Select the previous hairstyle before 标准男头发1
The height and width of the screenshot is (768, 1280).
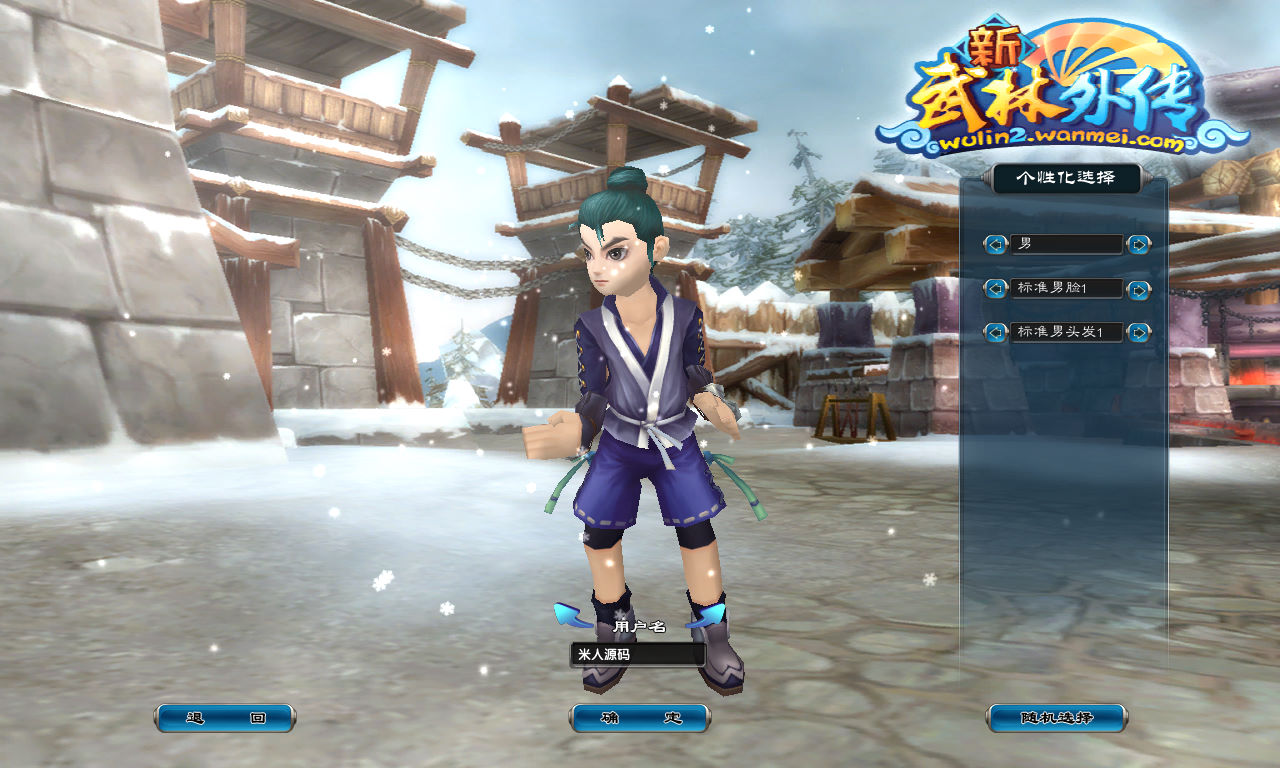[995, 332]
